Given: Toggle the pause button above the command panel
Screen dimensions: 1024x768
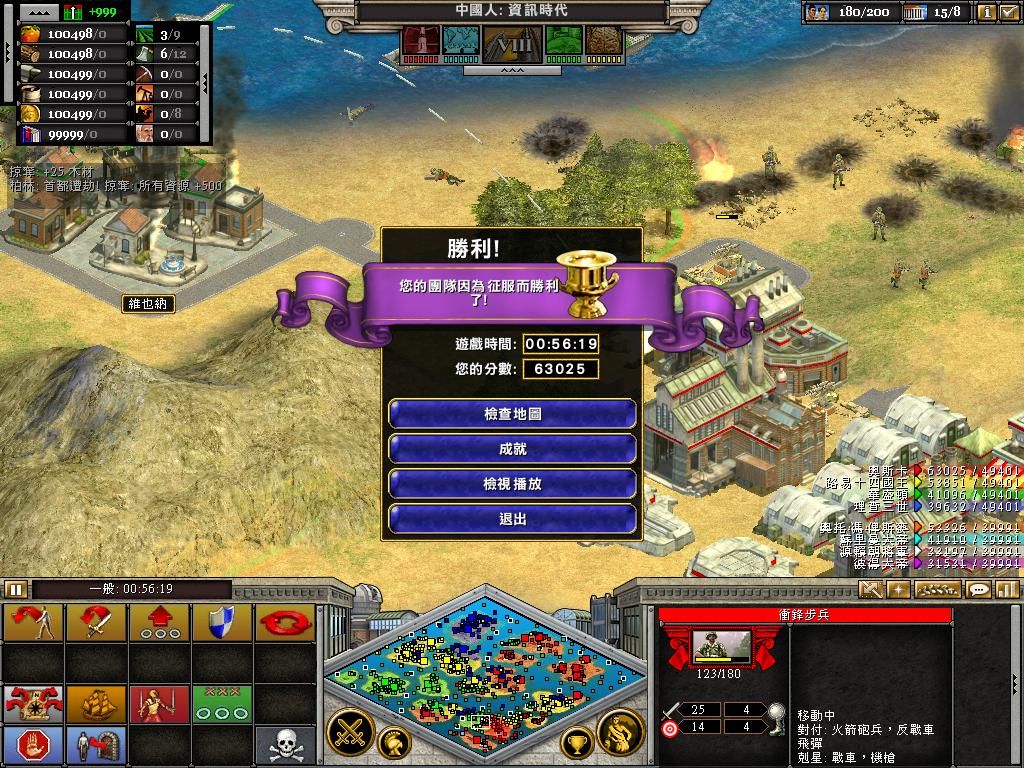Looking at the screenshot, I should pos(16,590).
